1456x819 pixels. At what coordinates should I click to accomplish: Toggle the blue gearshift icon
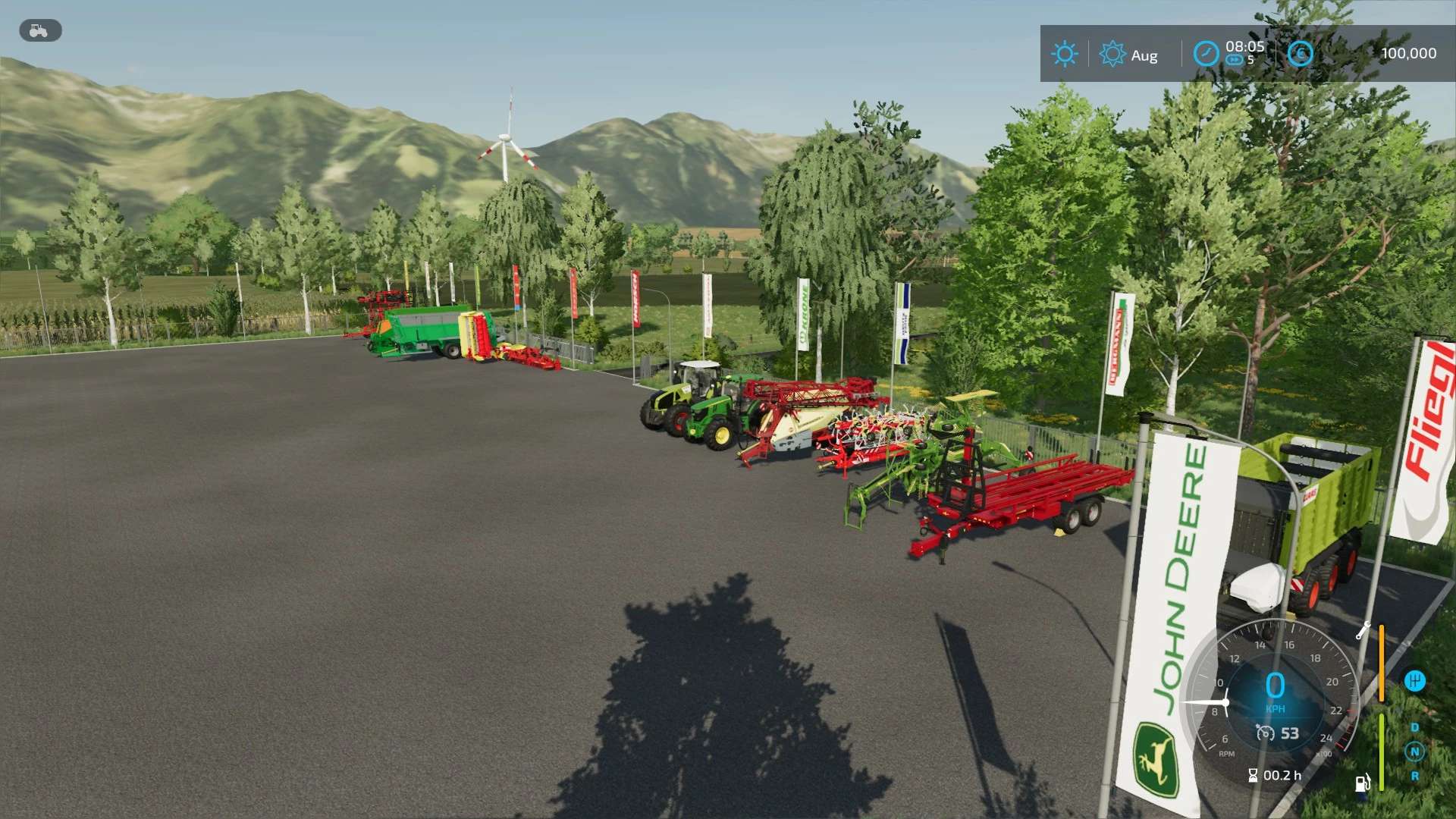click(1414, 681)
